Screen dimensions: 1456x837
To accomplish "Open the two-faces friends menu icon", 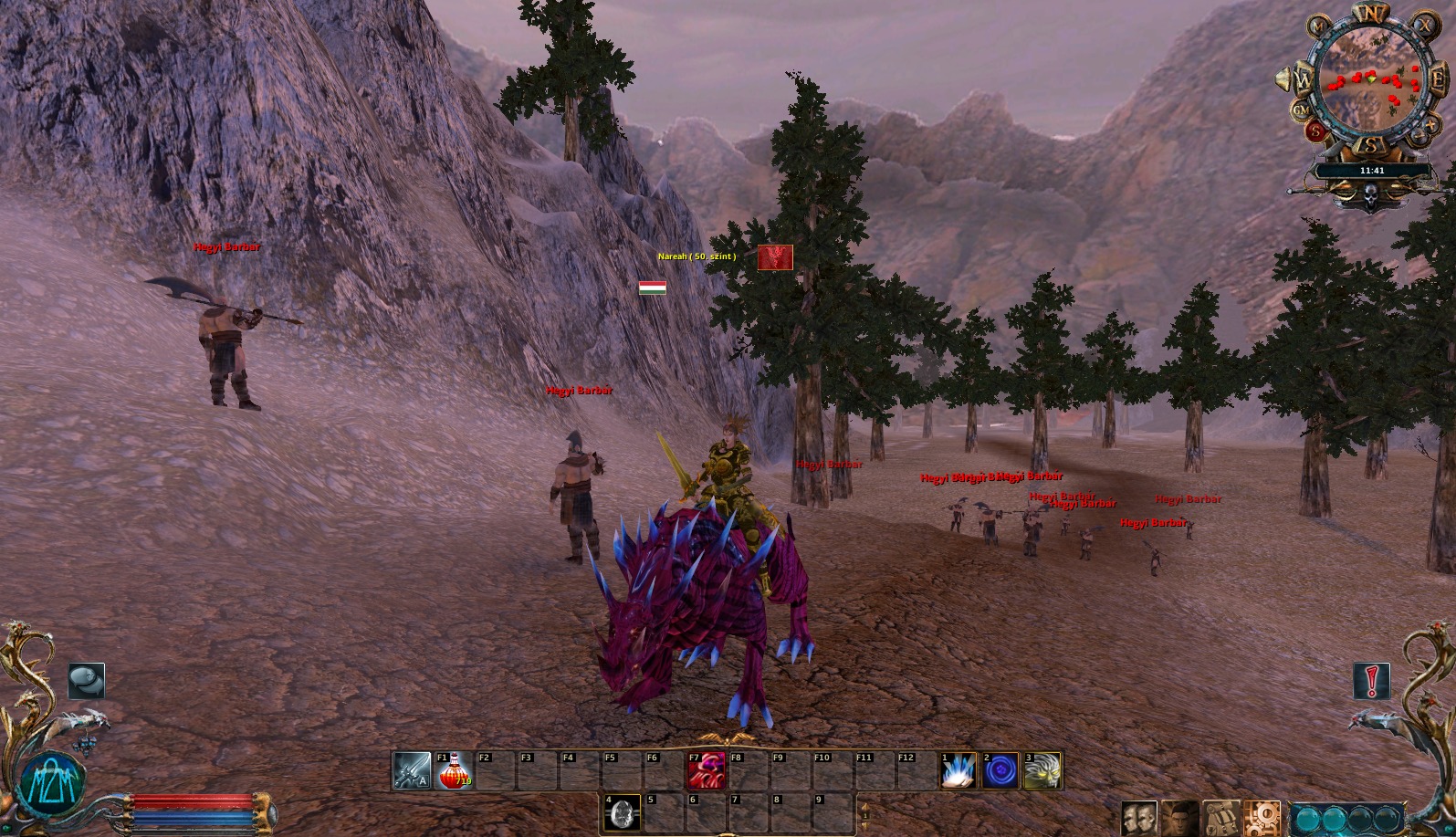I will pyautogui.click(x=1138, y=818).
